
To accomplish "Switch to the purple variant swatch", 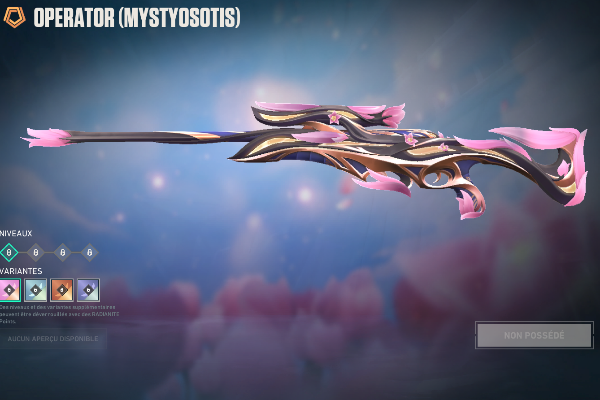I will [88, 290].
